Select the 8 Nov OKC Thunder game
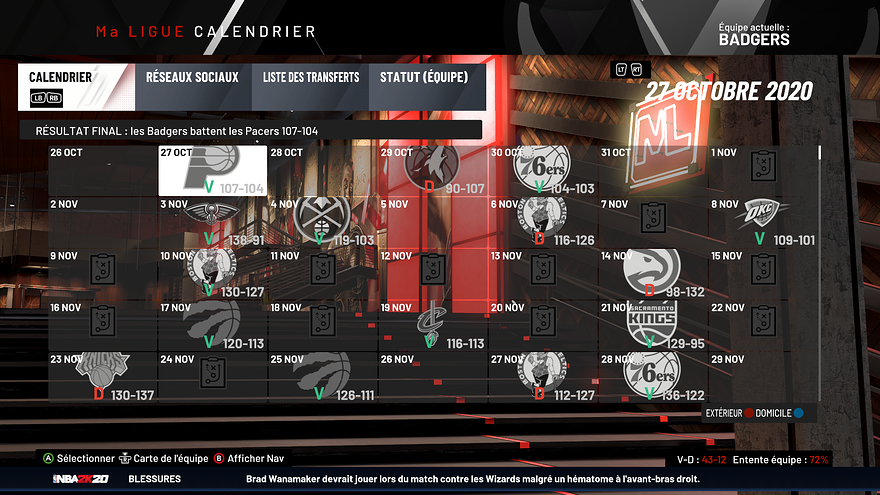Viewport: 880px width, 495px height. point(762,222)
